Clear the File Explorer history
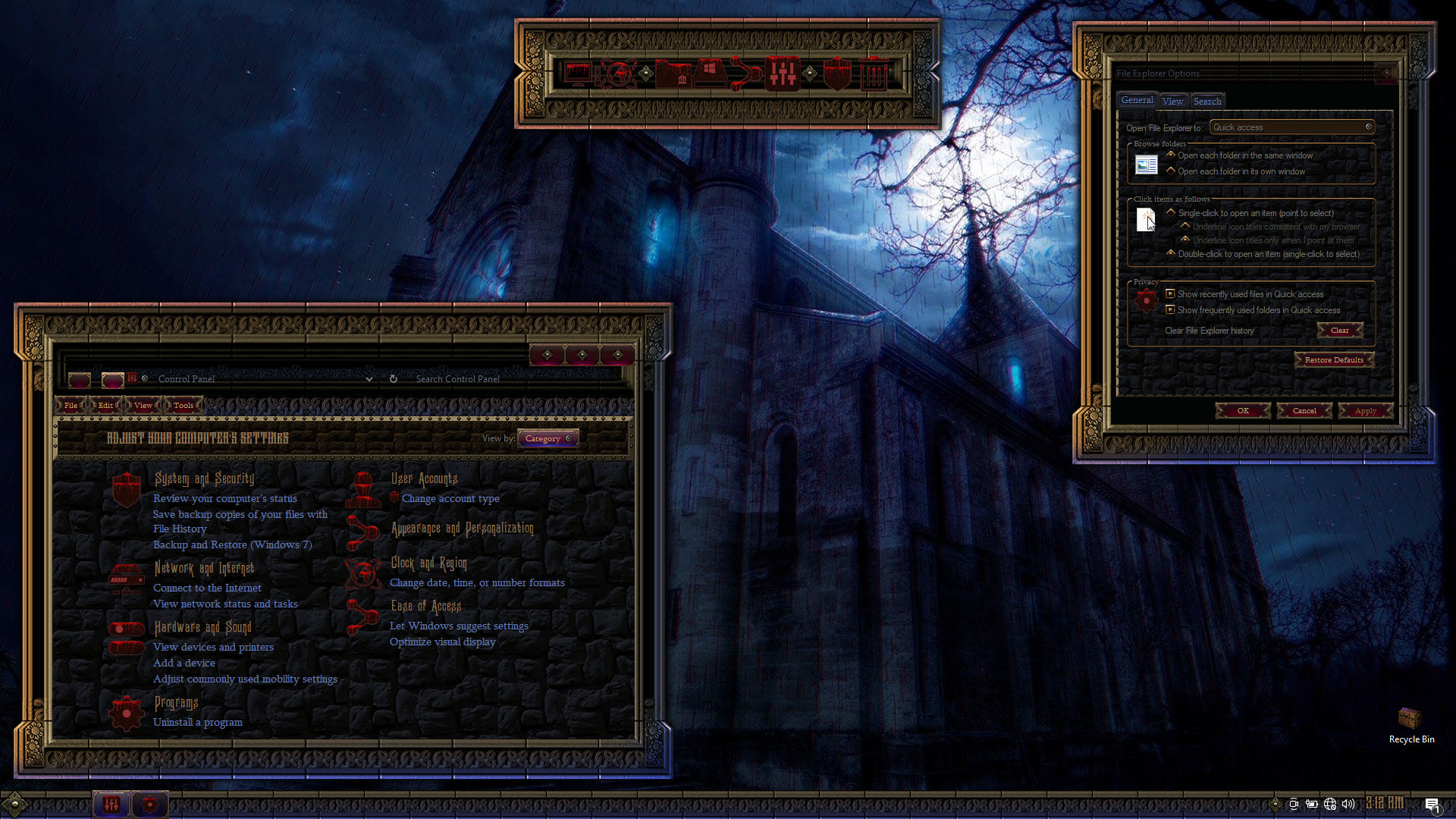 tap(1339, 331)
